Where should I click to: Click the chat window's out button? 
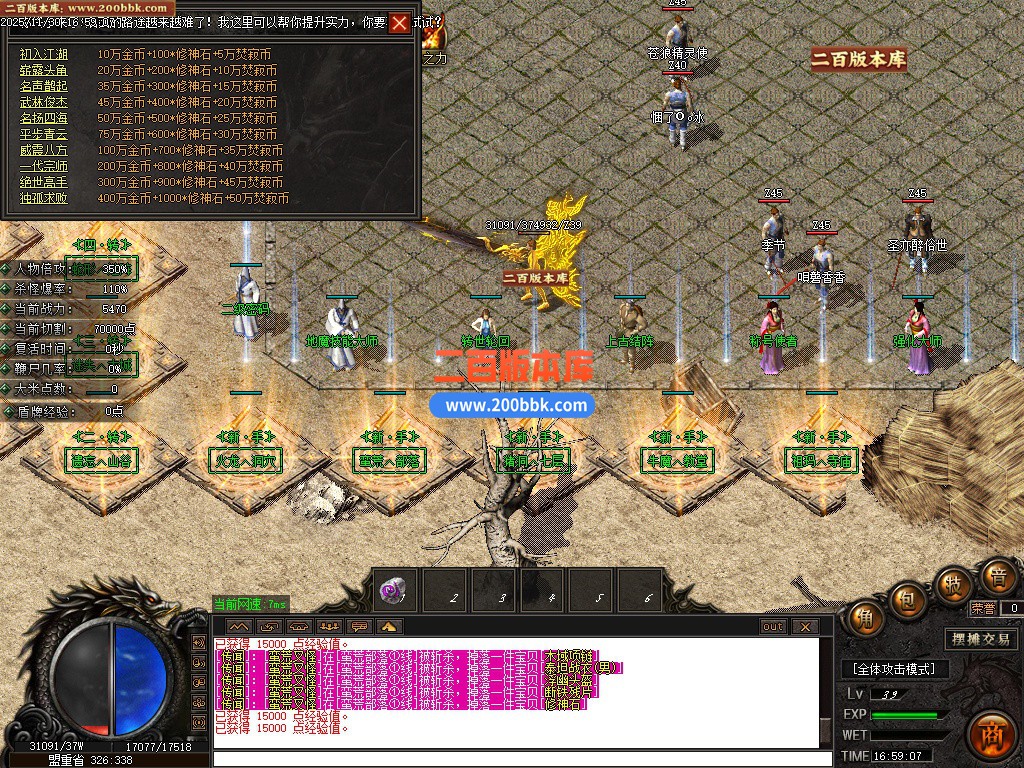772,627
